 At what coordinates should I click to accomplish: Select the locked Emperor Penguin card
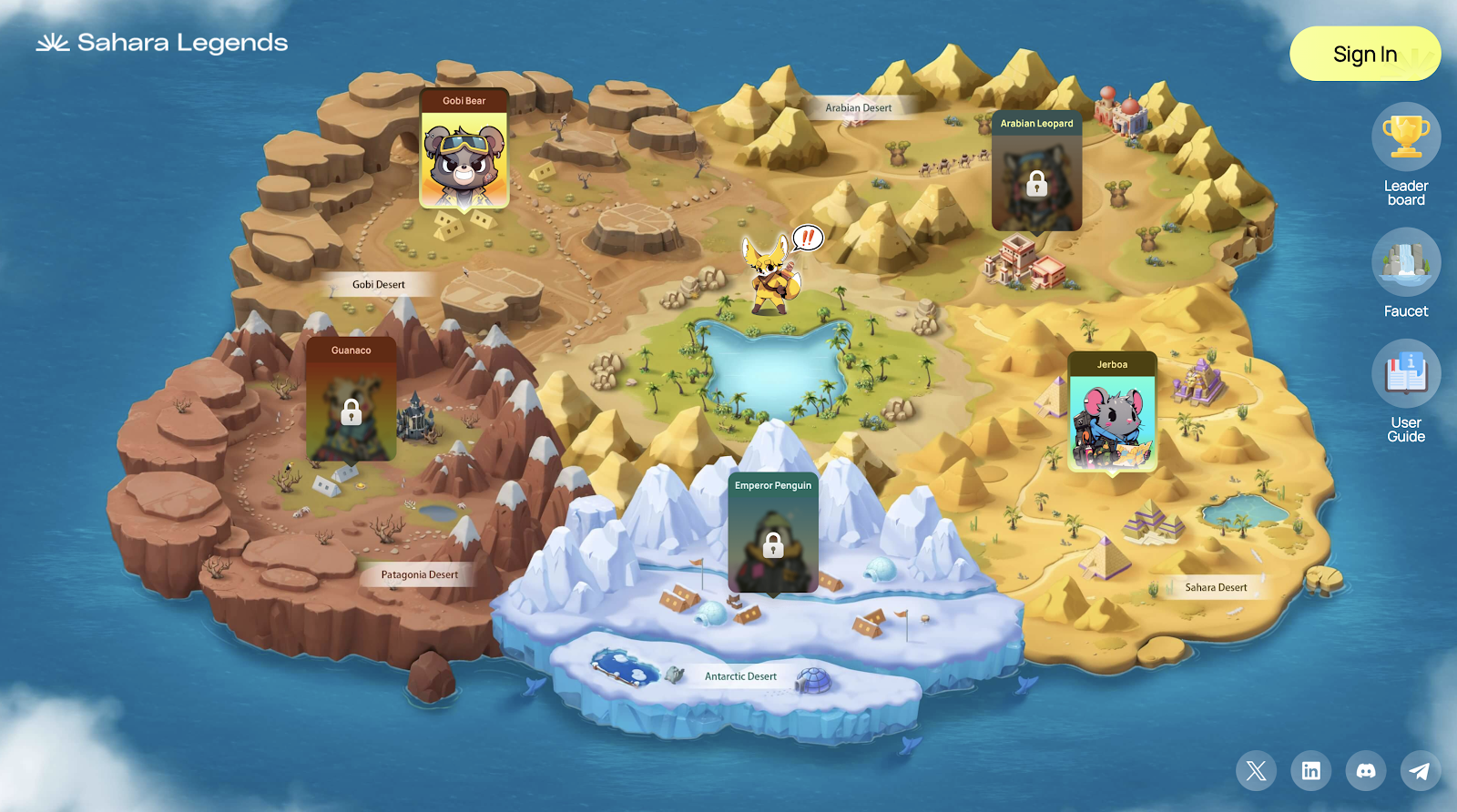point(773,533)
